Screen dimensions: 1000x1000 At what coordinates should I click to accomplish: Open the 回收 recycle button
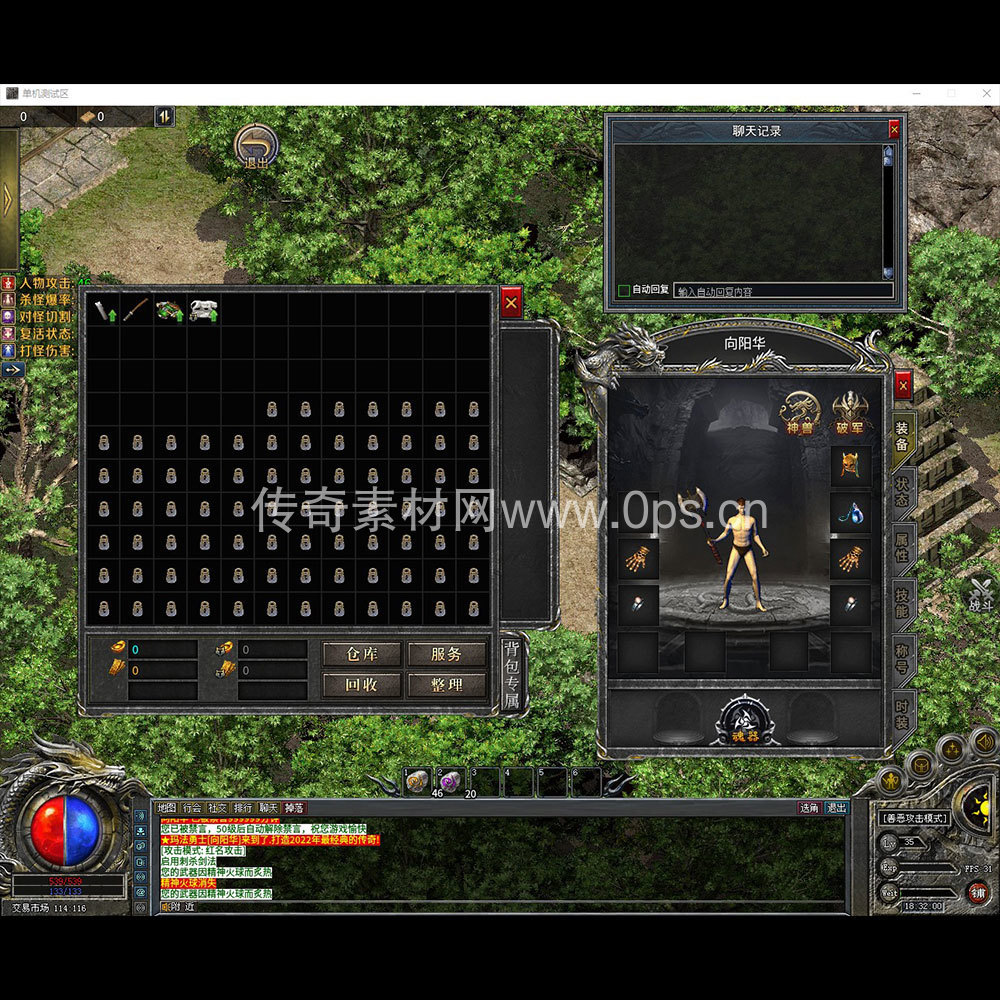(x=361, y=685)
